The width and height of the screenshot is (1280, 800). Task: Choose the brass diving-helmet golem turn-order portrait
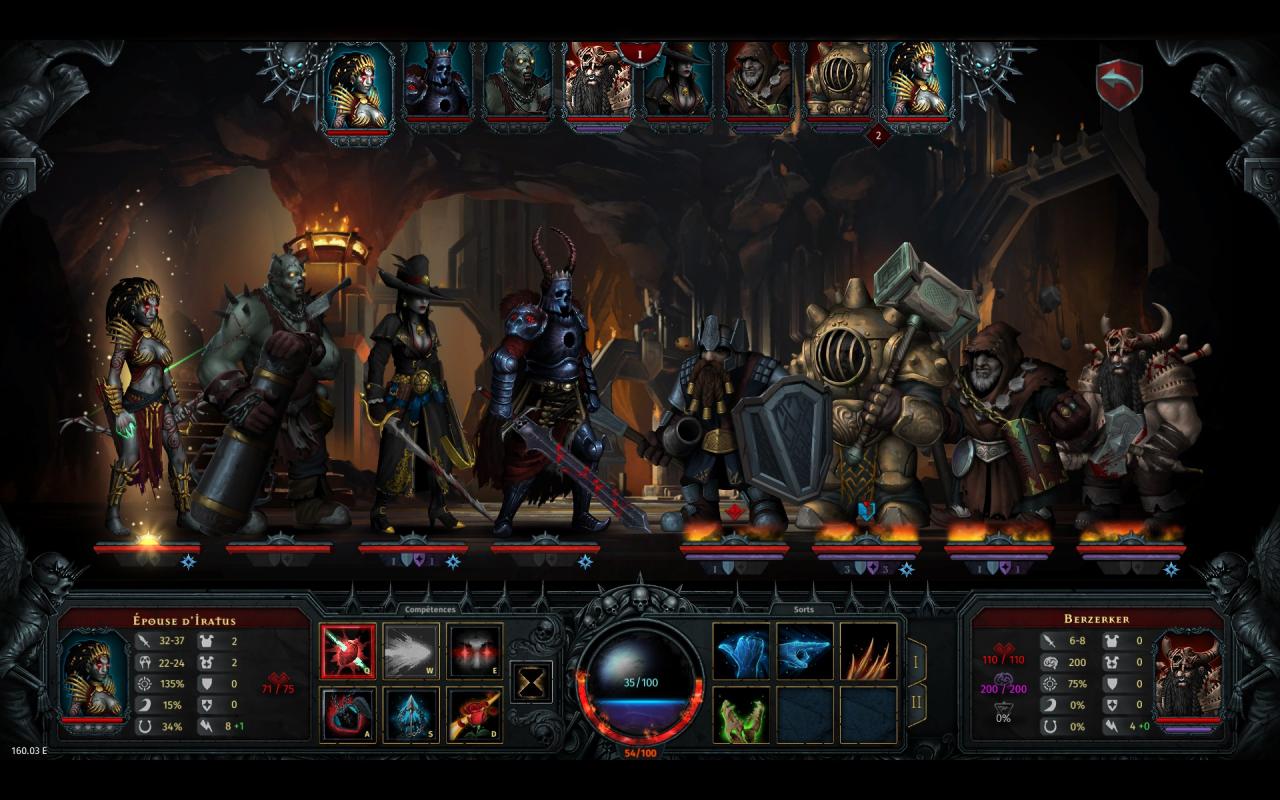pos(838,82)
